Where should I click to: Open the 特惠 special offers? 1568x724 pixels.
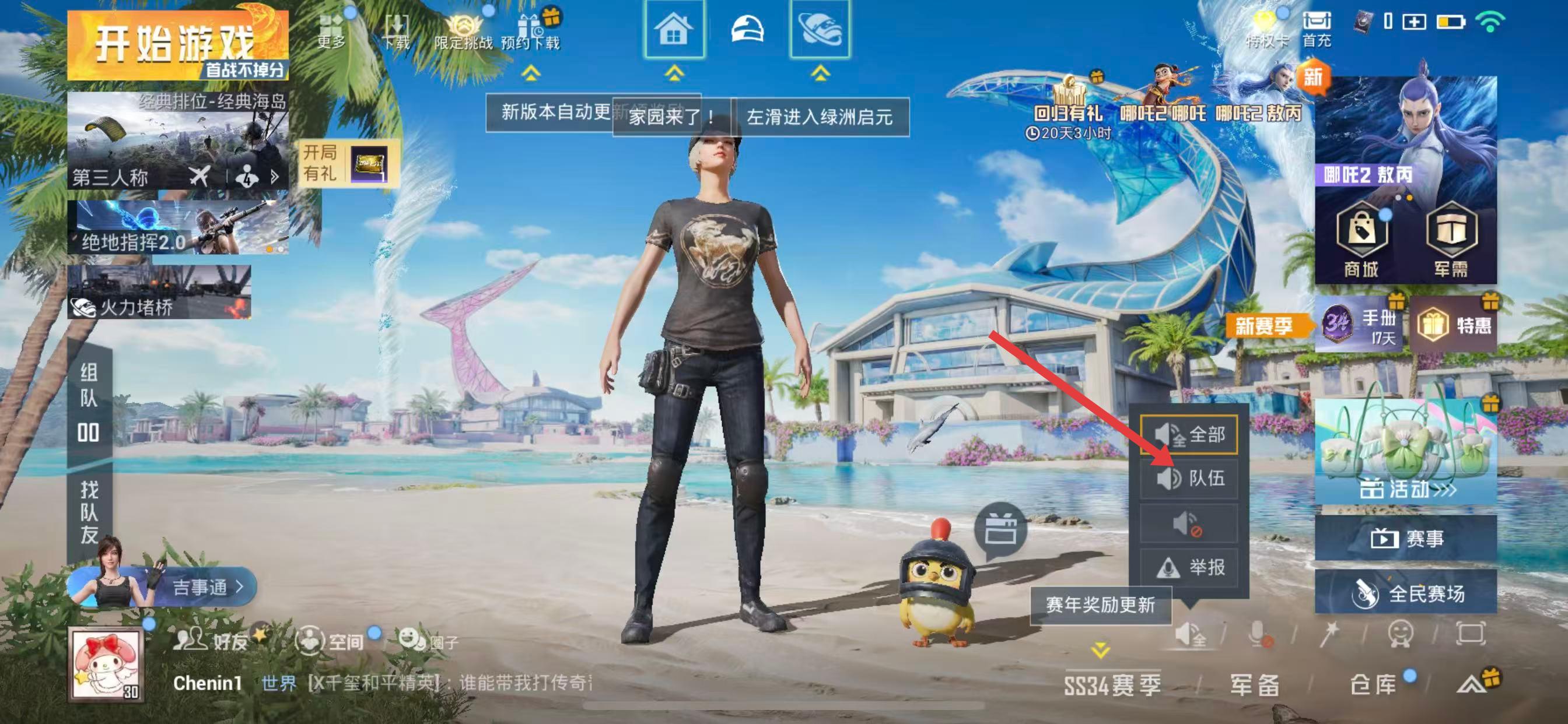1454,325
